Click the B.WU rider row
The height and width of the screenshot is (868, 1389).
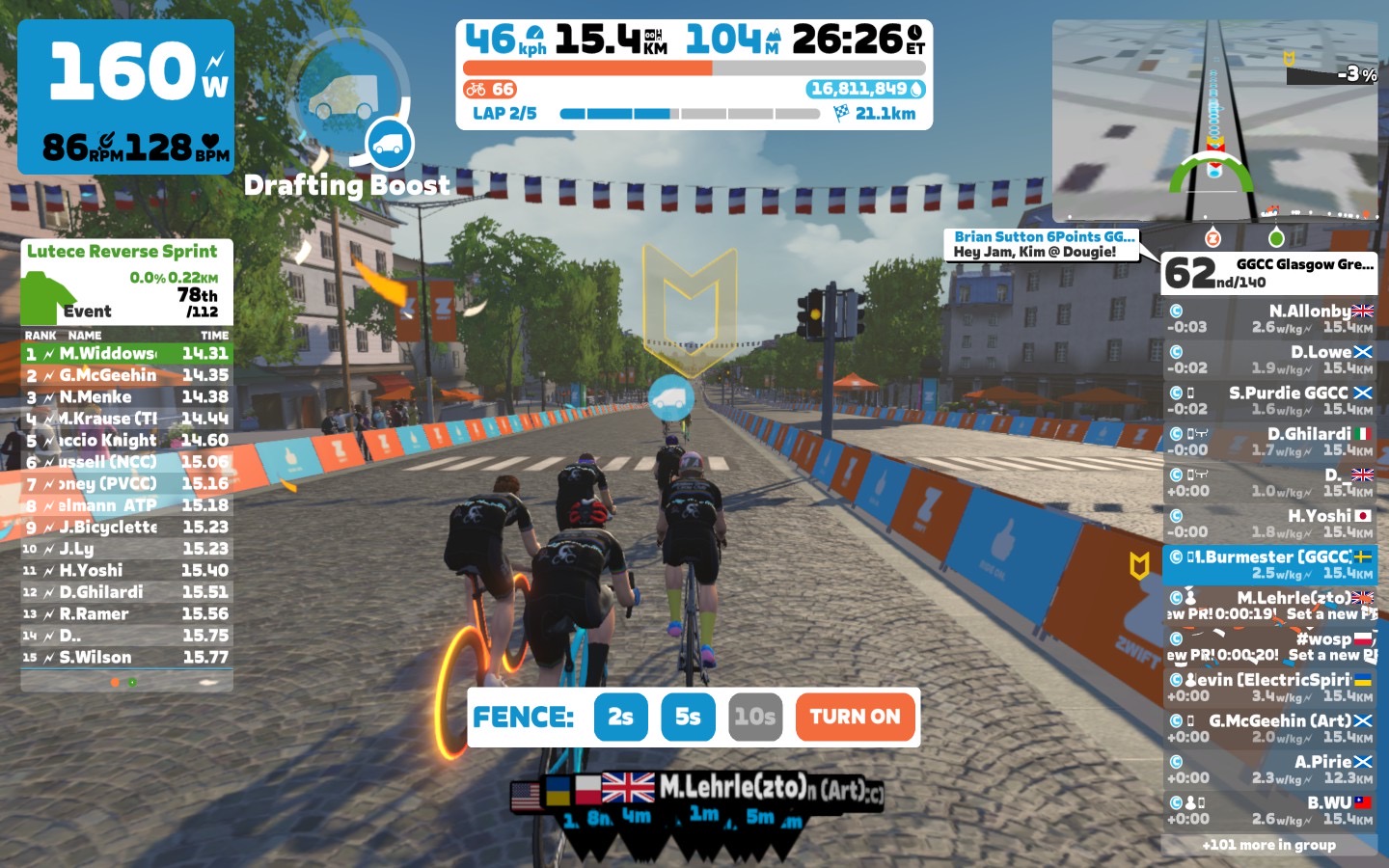[1269, 810]
